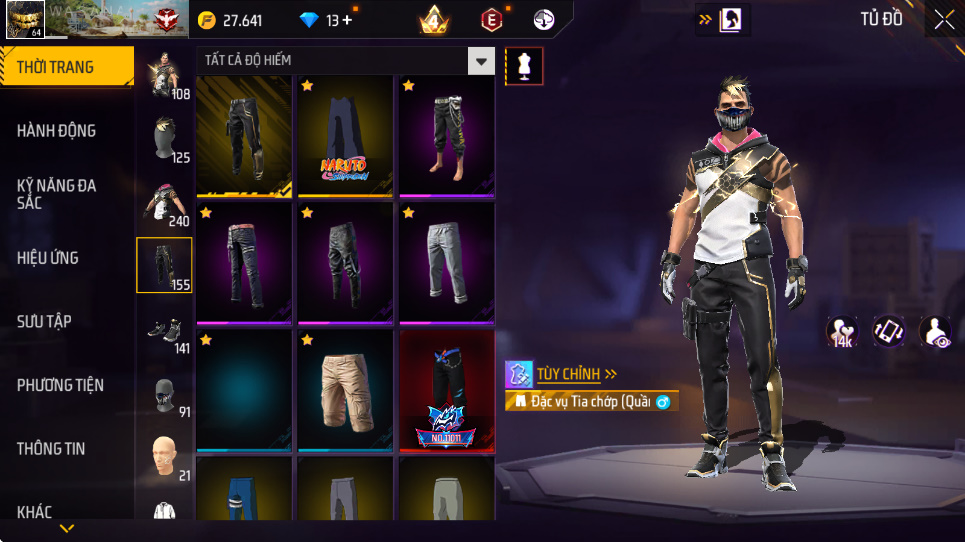Open the Phương Tiện section
This screenshot has height=542, width=965.
coord(60,385)
